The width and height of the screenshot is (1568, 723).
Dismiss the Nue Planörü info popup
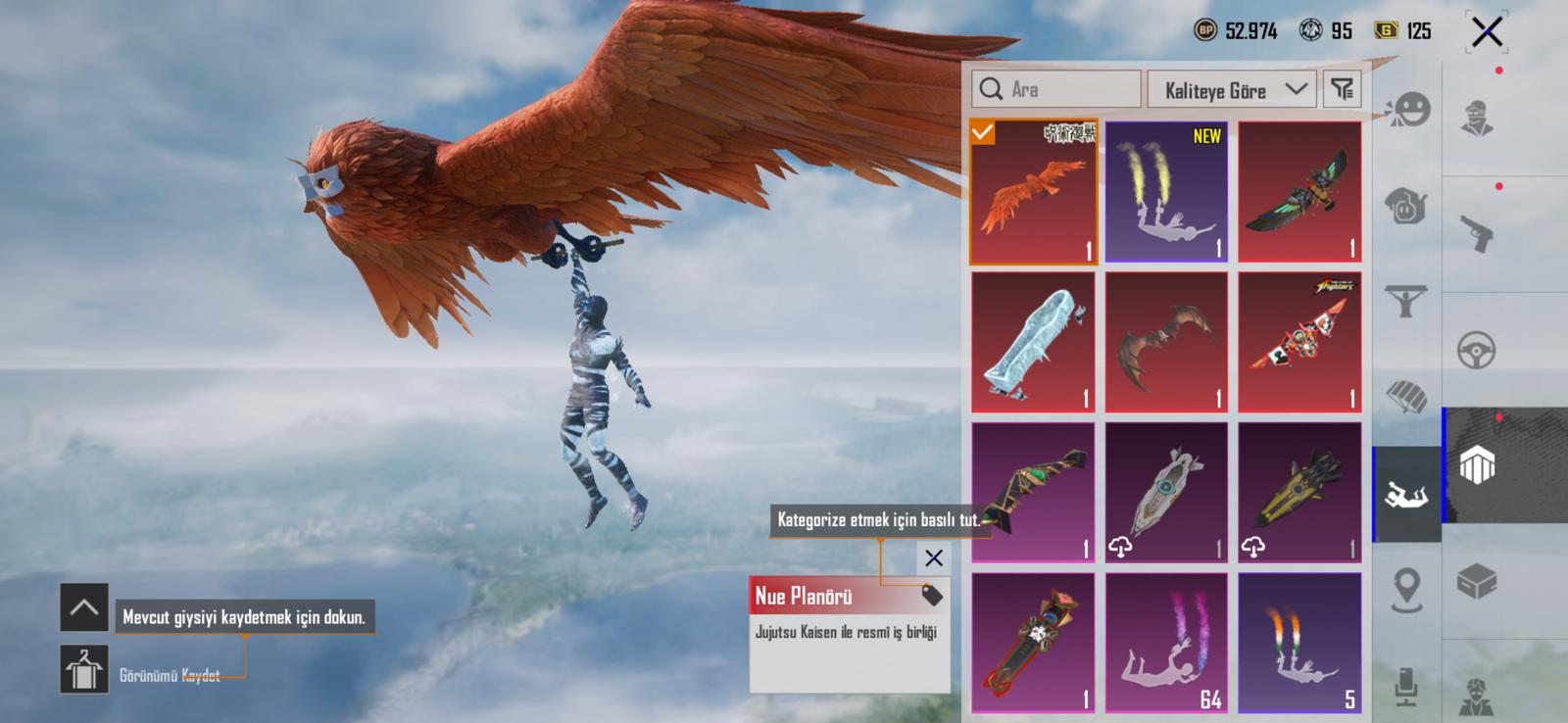coord(933,558)
